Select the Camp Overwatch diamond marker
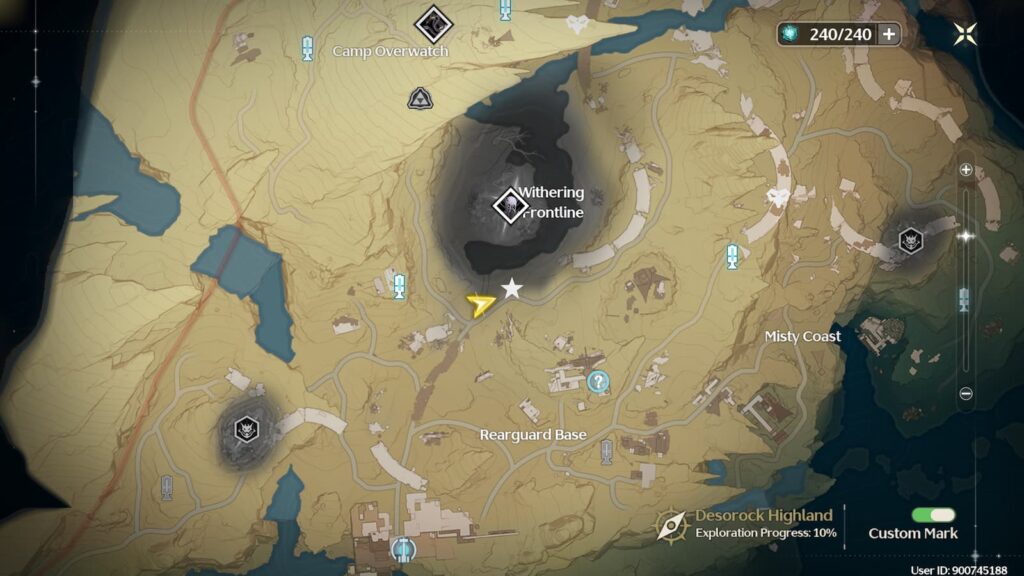Screen dimensions: 1024x576 coord(433,19)
